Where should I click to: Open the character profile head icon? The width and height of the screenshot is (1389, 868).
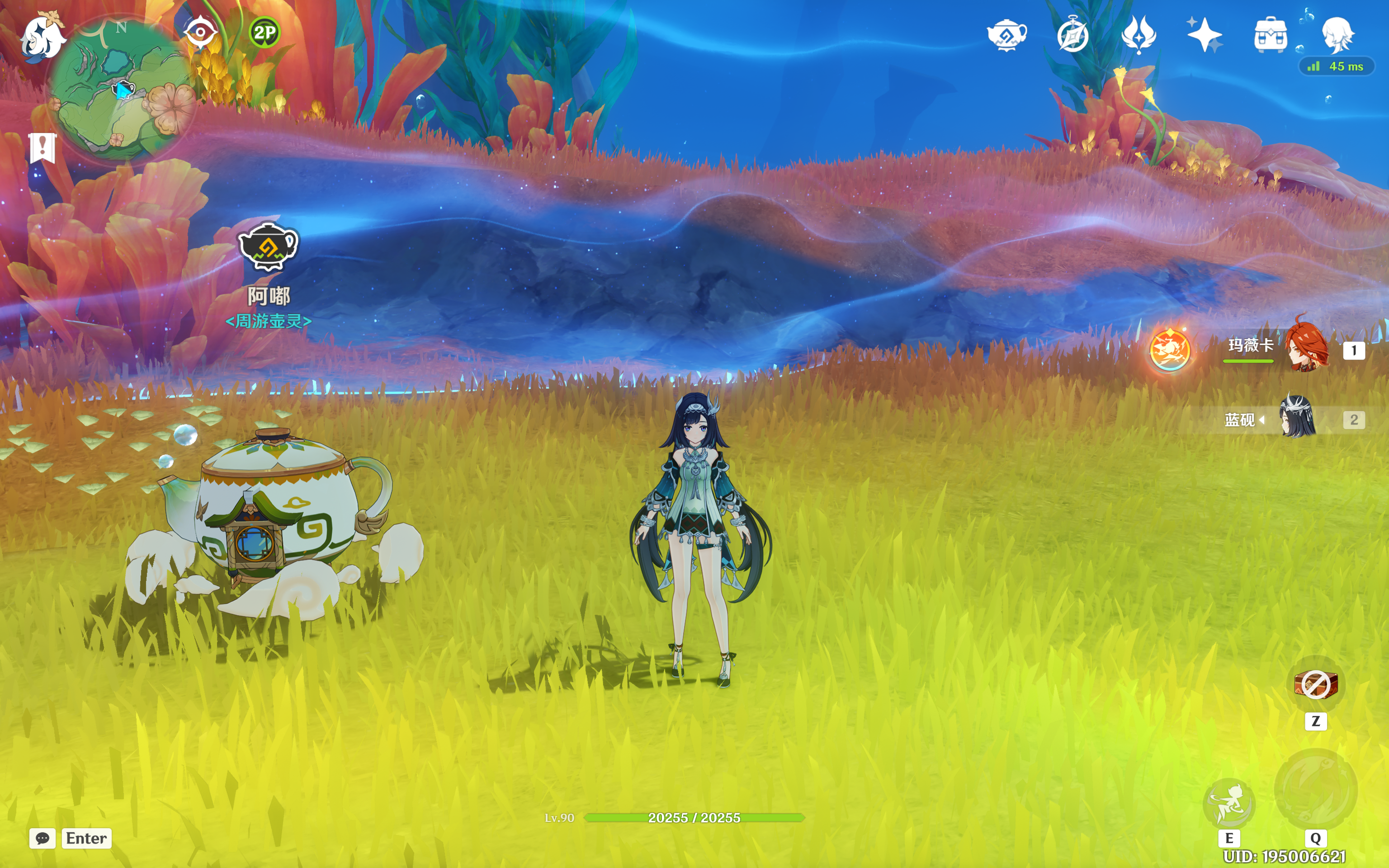pyautogui.click(x=1337, y=35)
